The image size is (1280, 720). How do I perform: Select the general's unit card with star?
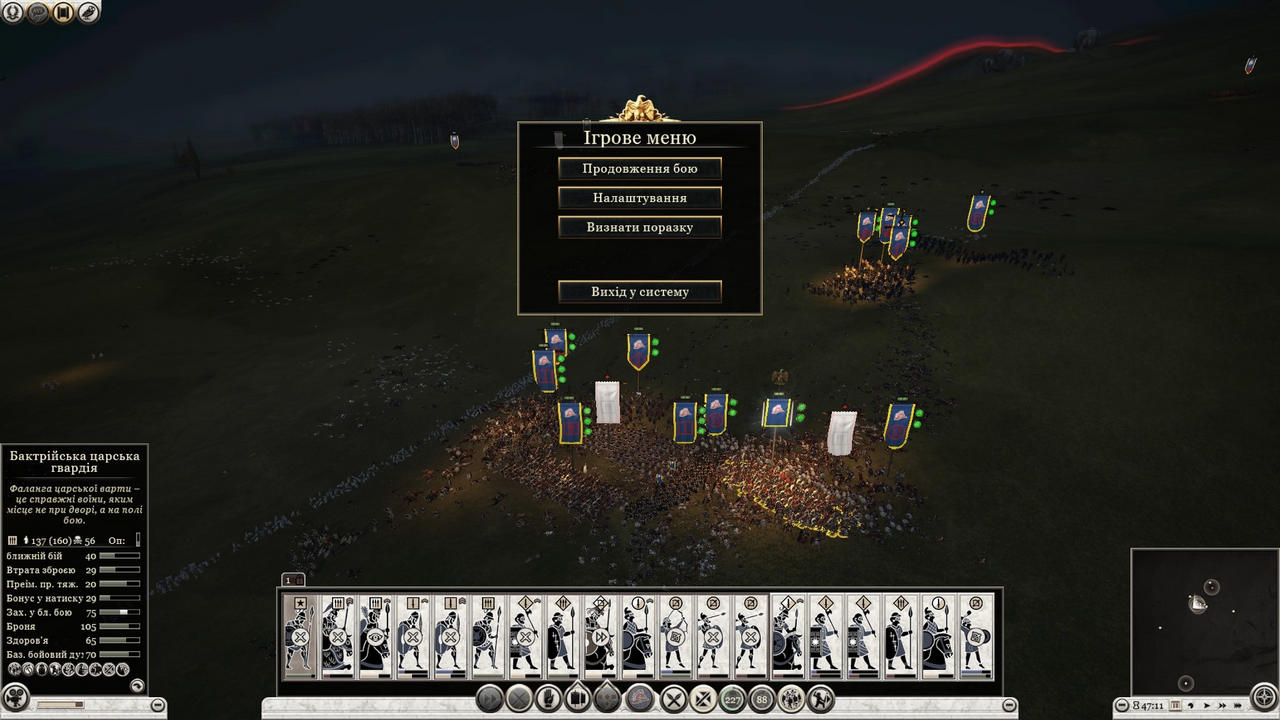point(299,636)
